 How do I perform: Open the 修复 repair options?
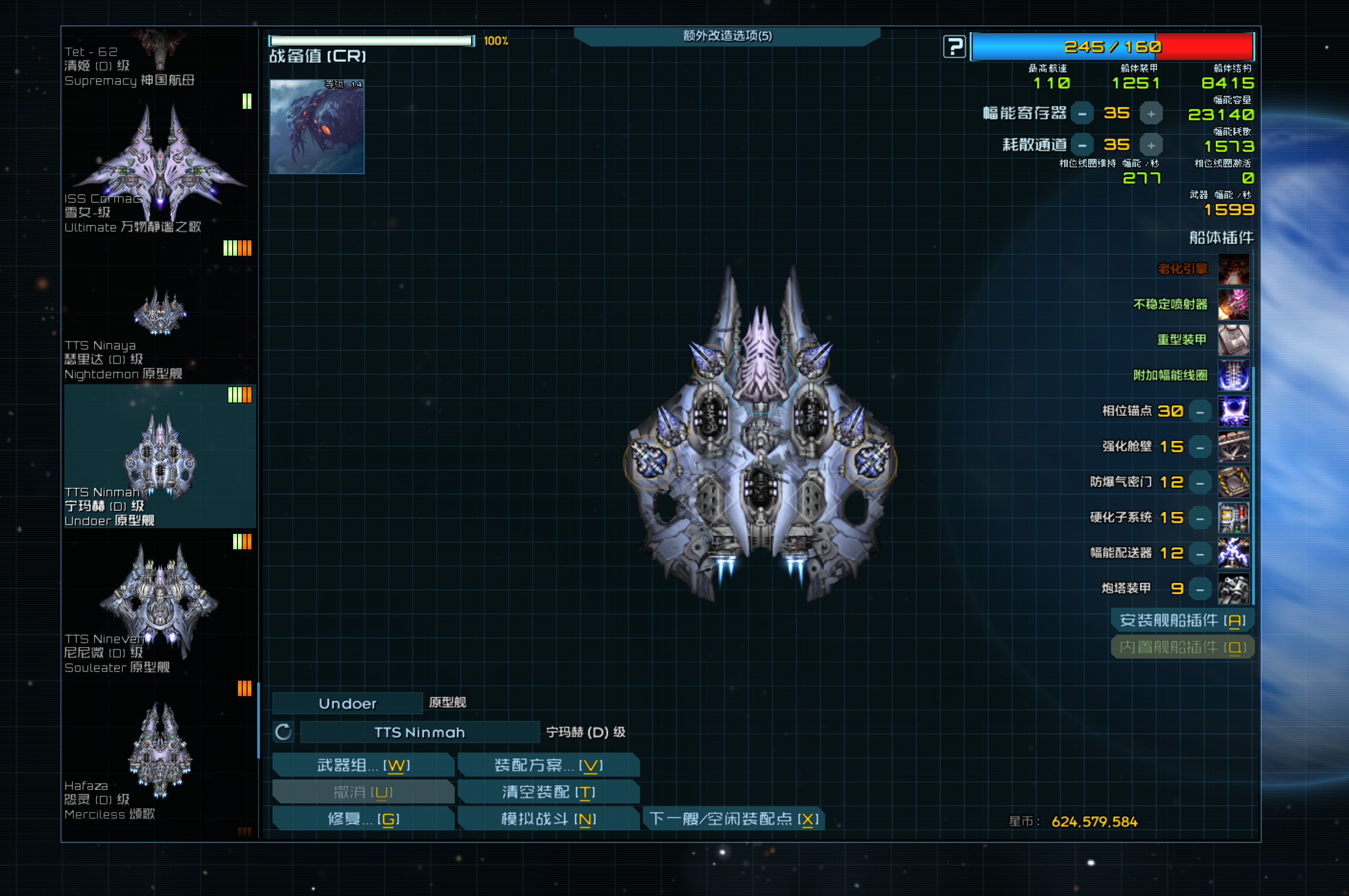pyautogui.click(x=363, y=819)
